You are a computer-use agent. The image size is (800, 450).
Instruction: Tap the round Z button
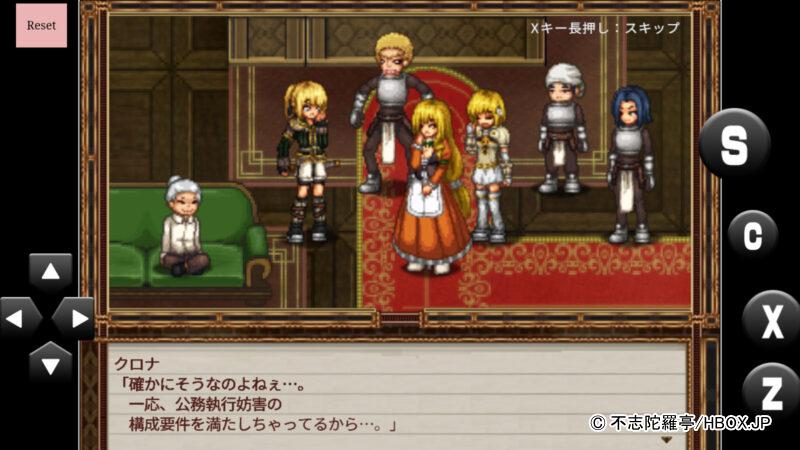pyautogui.click(x=771, y=388)
